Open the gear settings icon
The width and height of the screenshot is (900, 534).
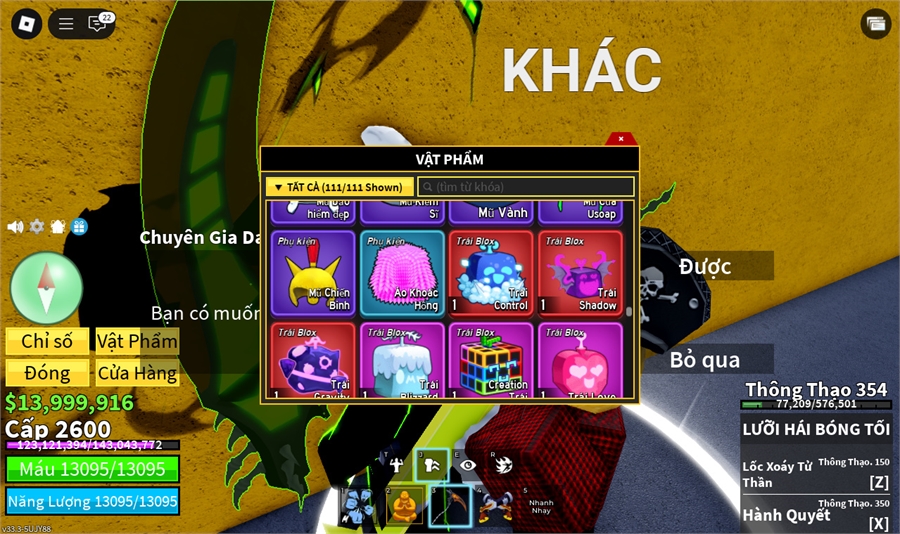(37, 227)
